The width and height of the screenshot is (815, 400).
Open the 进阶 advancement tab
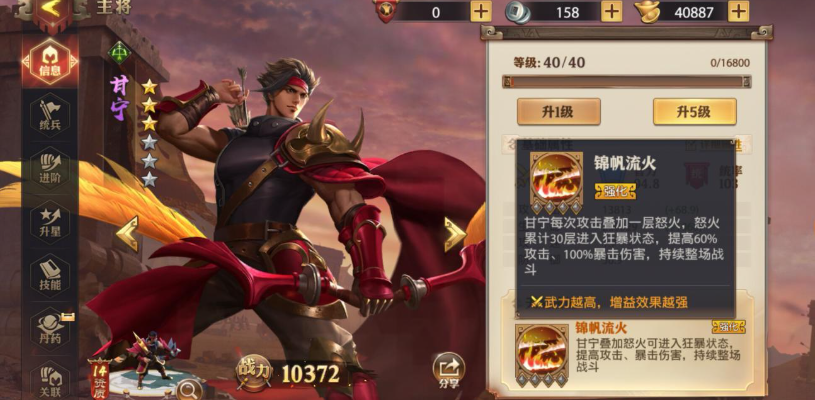[51, 166]
